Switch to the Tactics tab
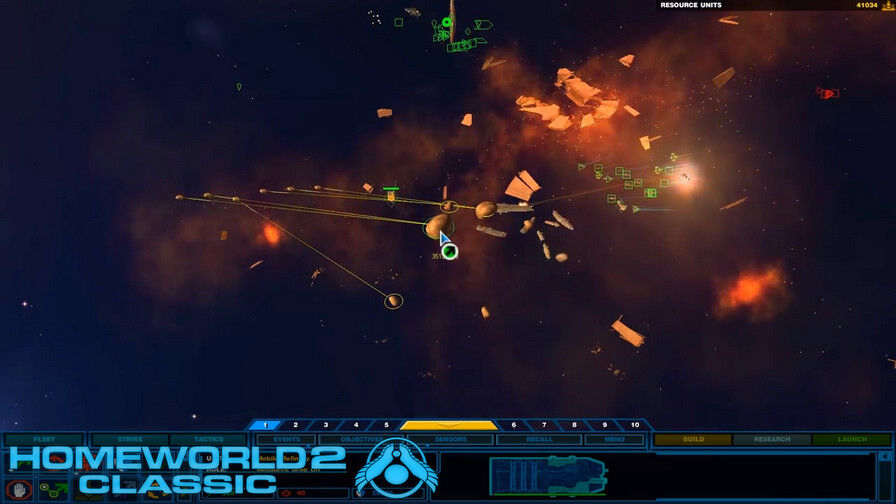 coord(208,439)
